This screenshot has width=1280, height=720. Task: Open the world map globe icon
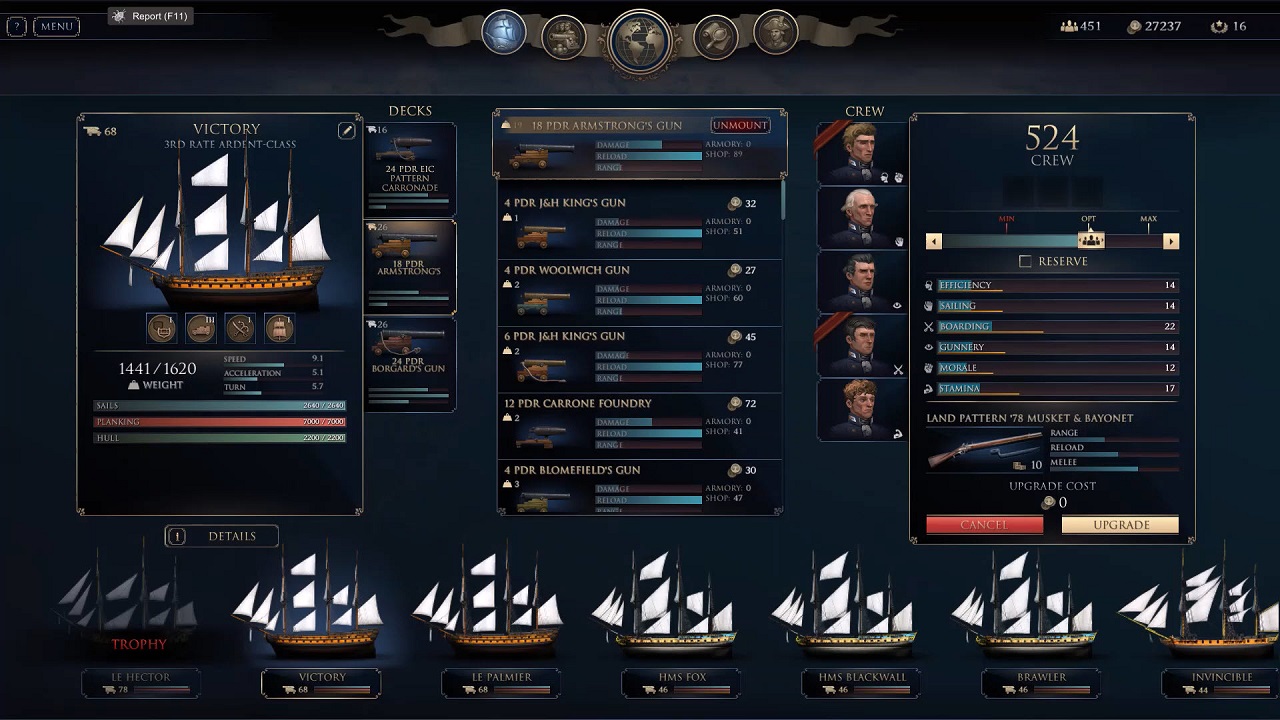pyautogui.click(x=639, y=32)
